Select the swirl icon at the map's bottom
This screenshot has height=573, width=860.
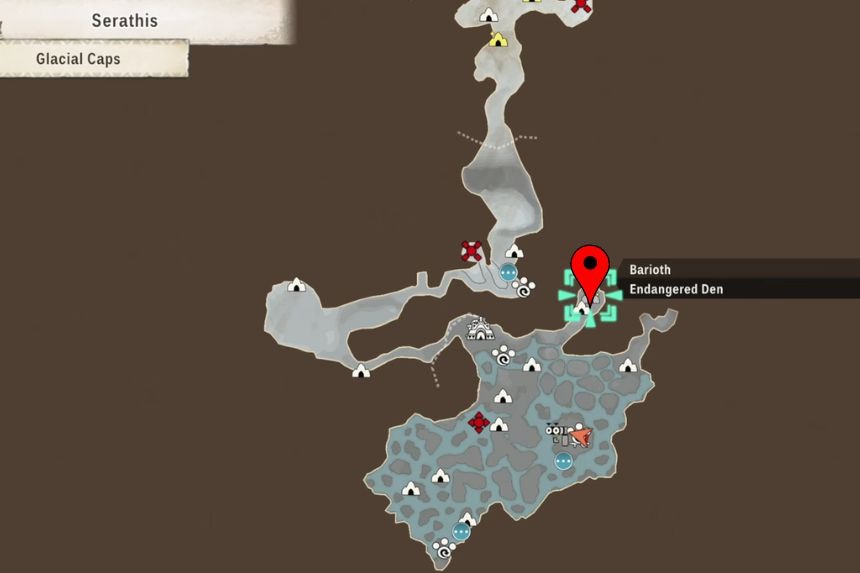[x=444, y=549]
